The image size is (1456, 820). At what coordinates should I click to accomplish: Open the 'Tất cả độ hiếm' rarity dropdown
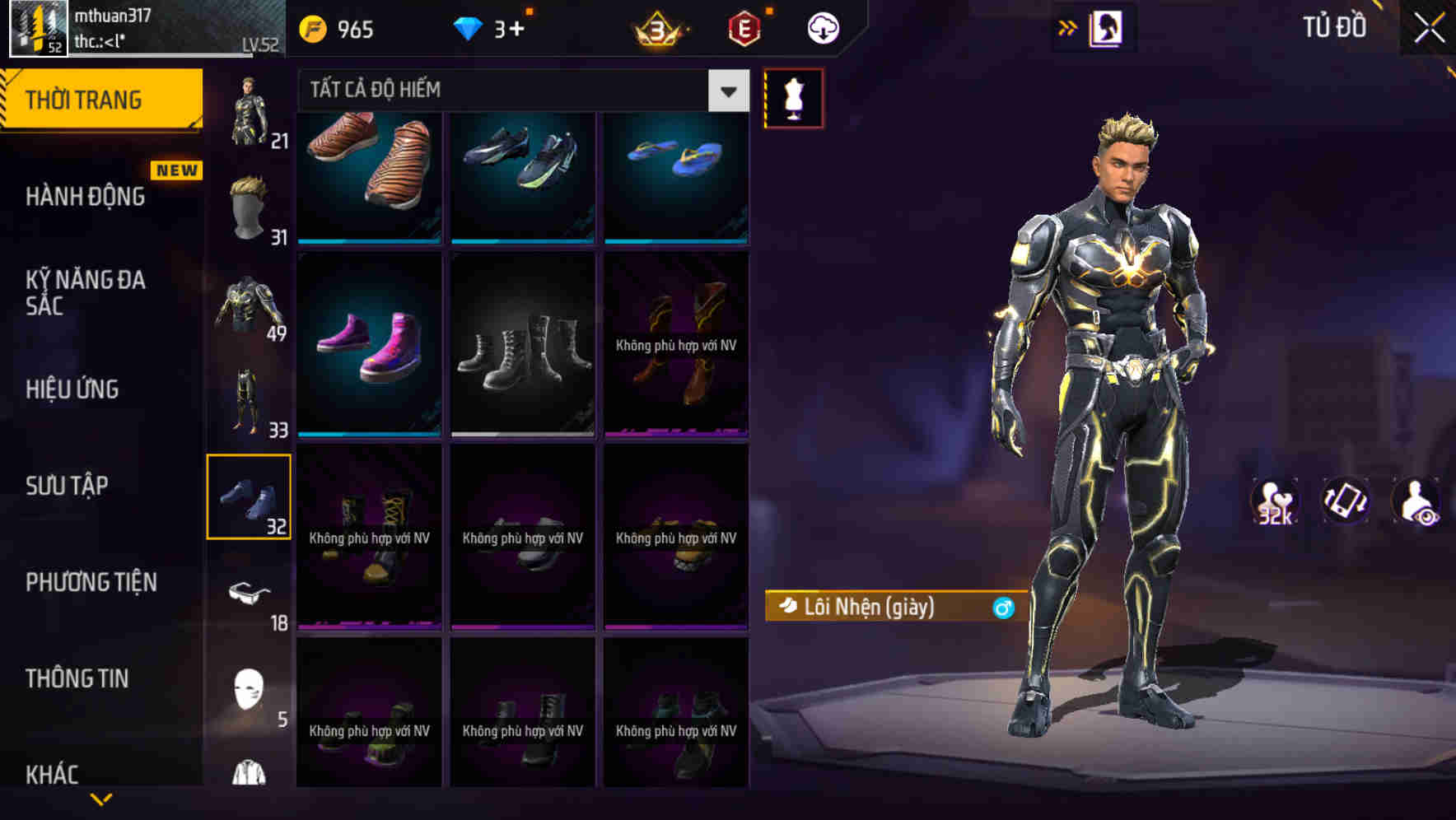511,91
